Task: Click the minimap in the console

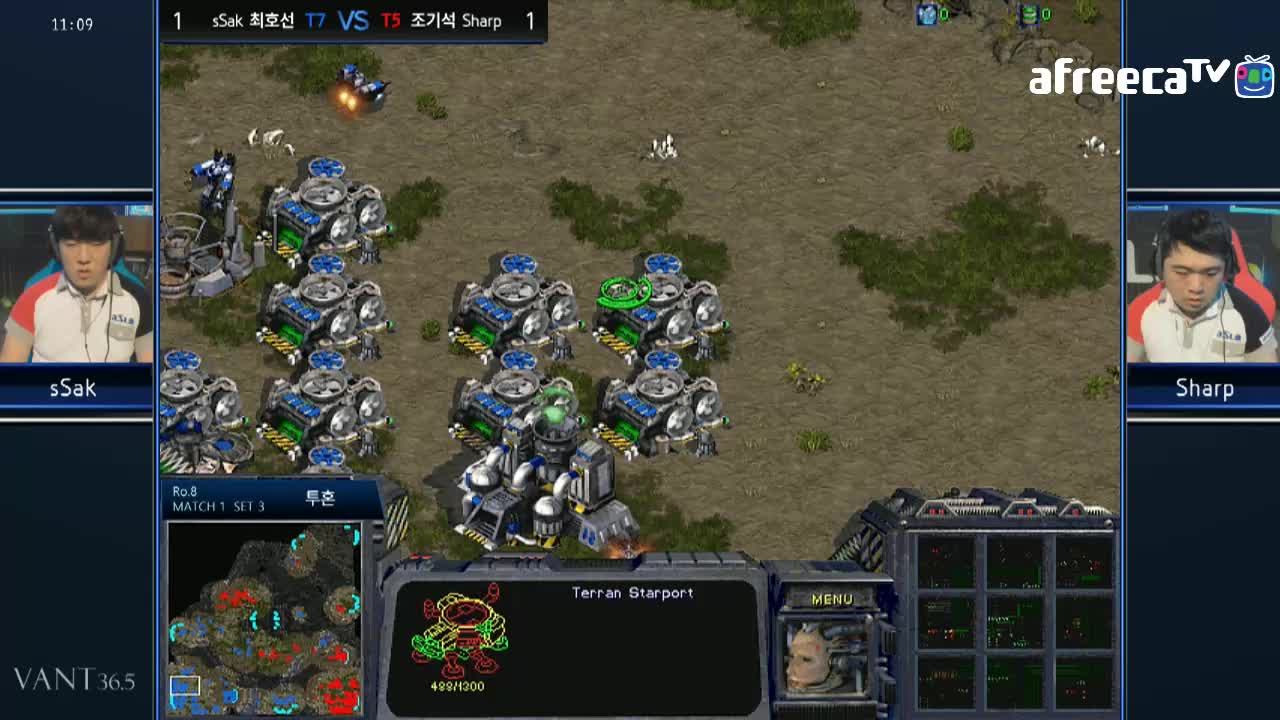Action: tap(264, 617)
